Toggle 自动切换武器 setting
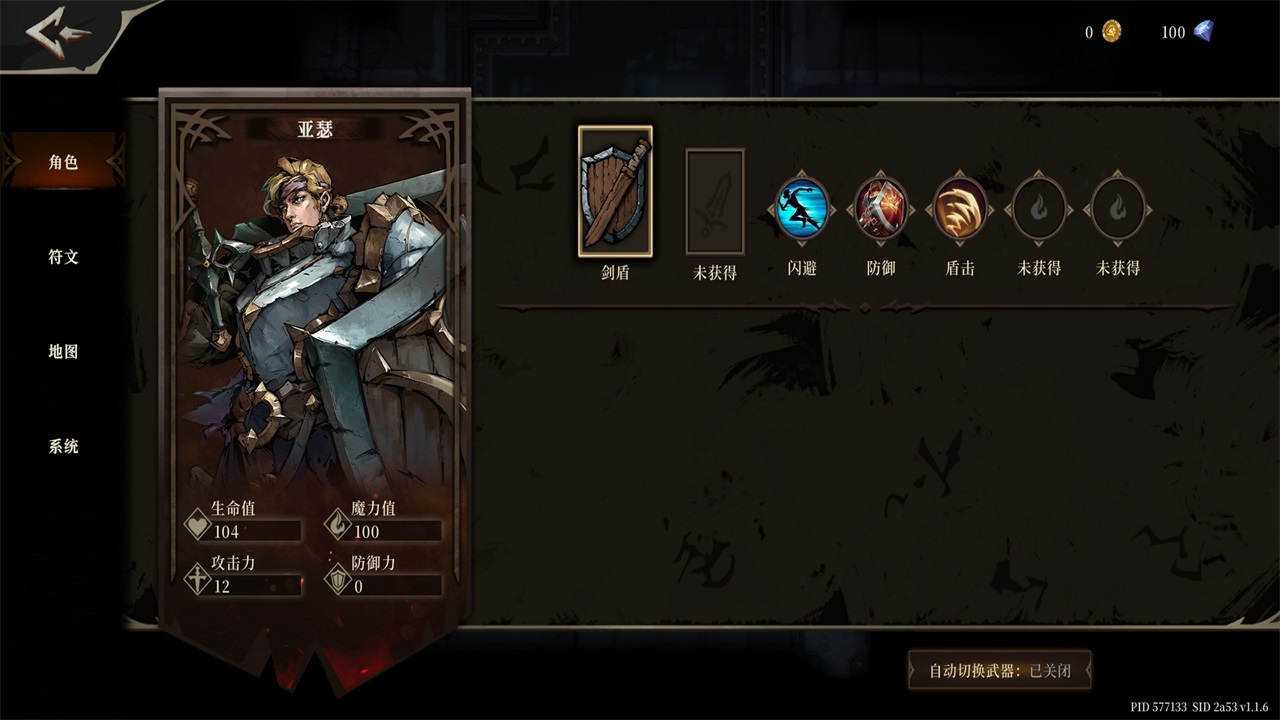This screenshot has height=720, width=1280. point(999,671)
